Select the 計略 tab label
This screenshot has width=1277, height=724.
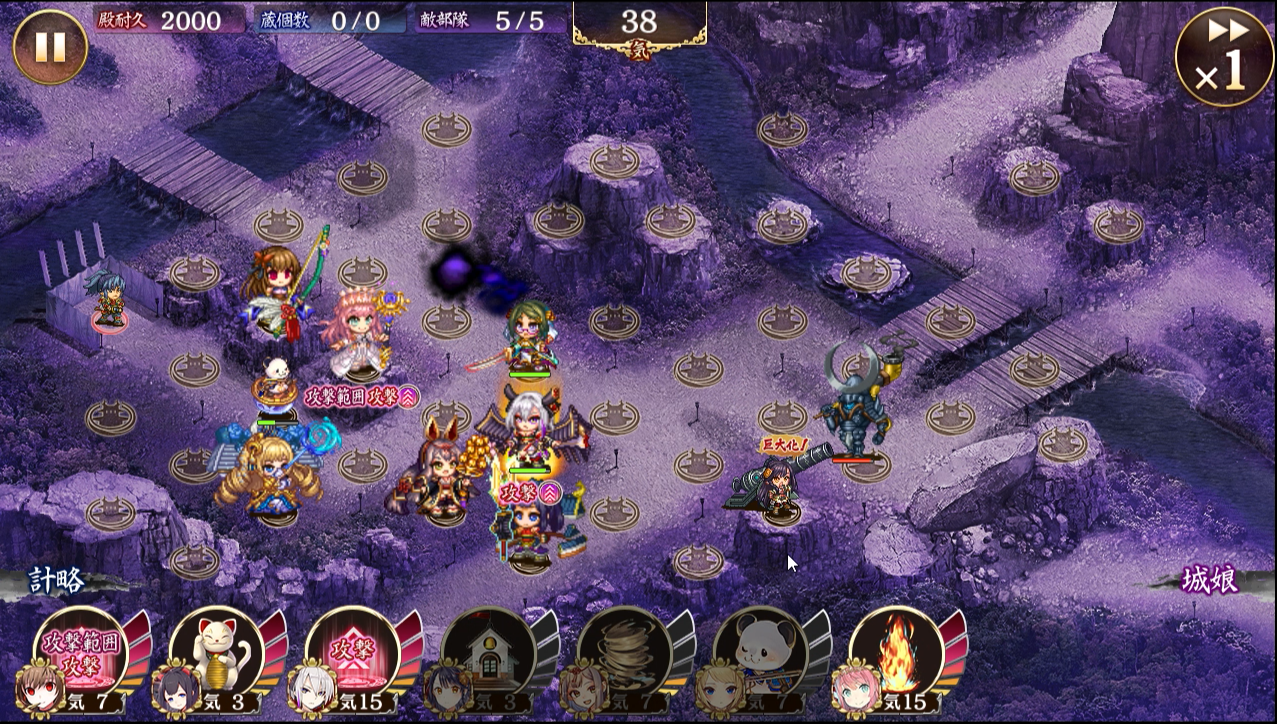click(x=56, y=581)
